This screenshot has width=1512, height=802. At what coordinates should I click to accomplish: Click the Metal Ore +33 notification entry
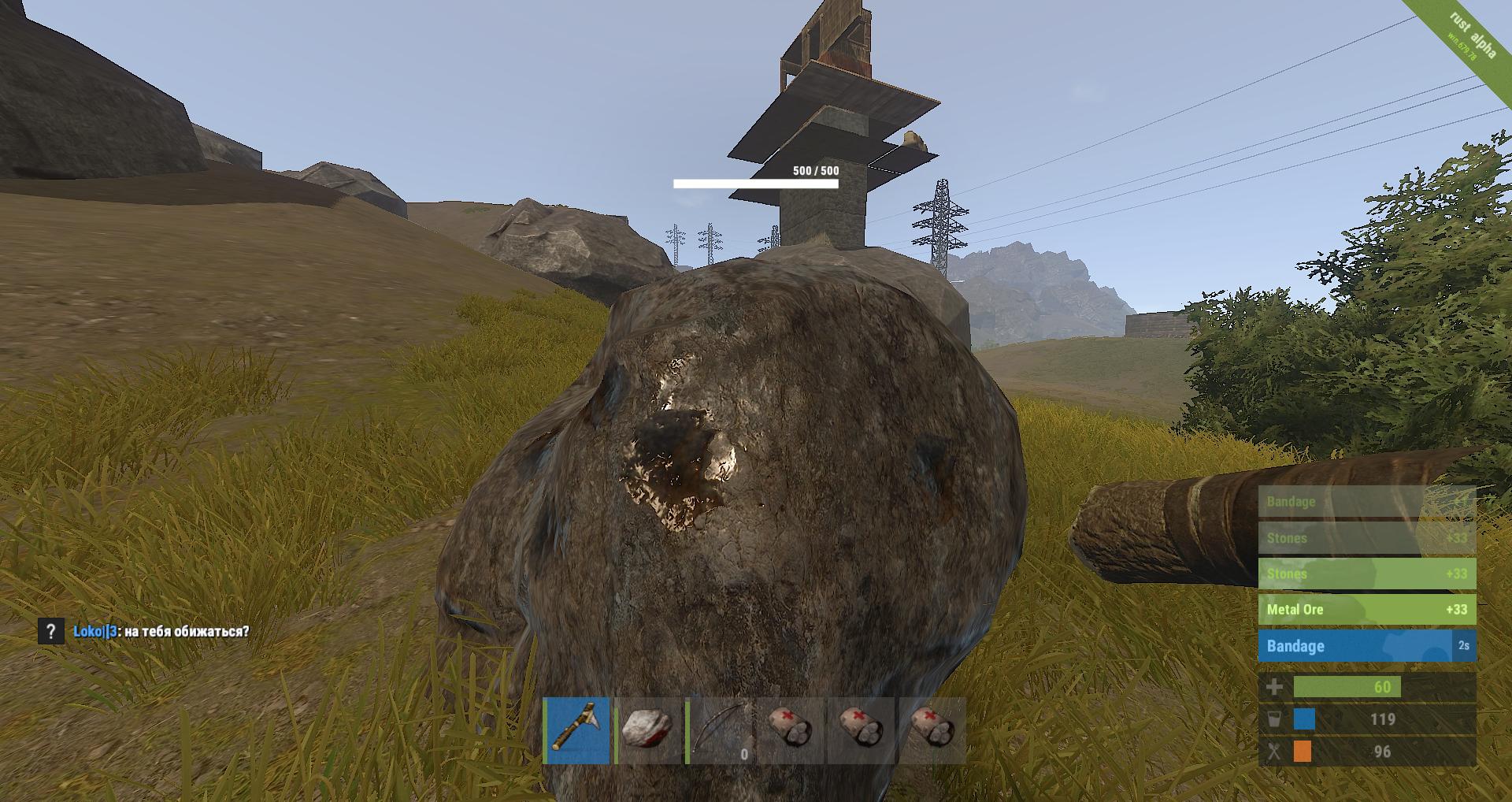1366,609
